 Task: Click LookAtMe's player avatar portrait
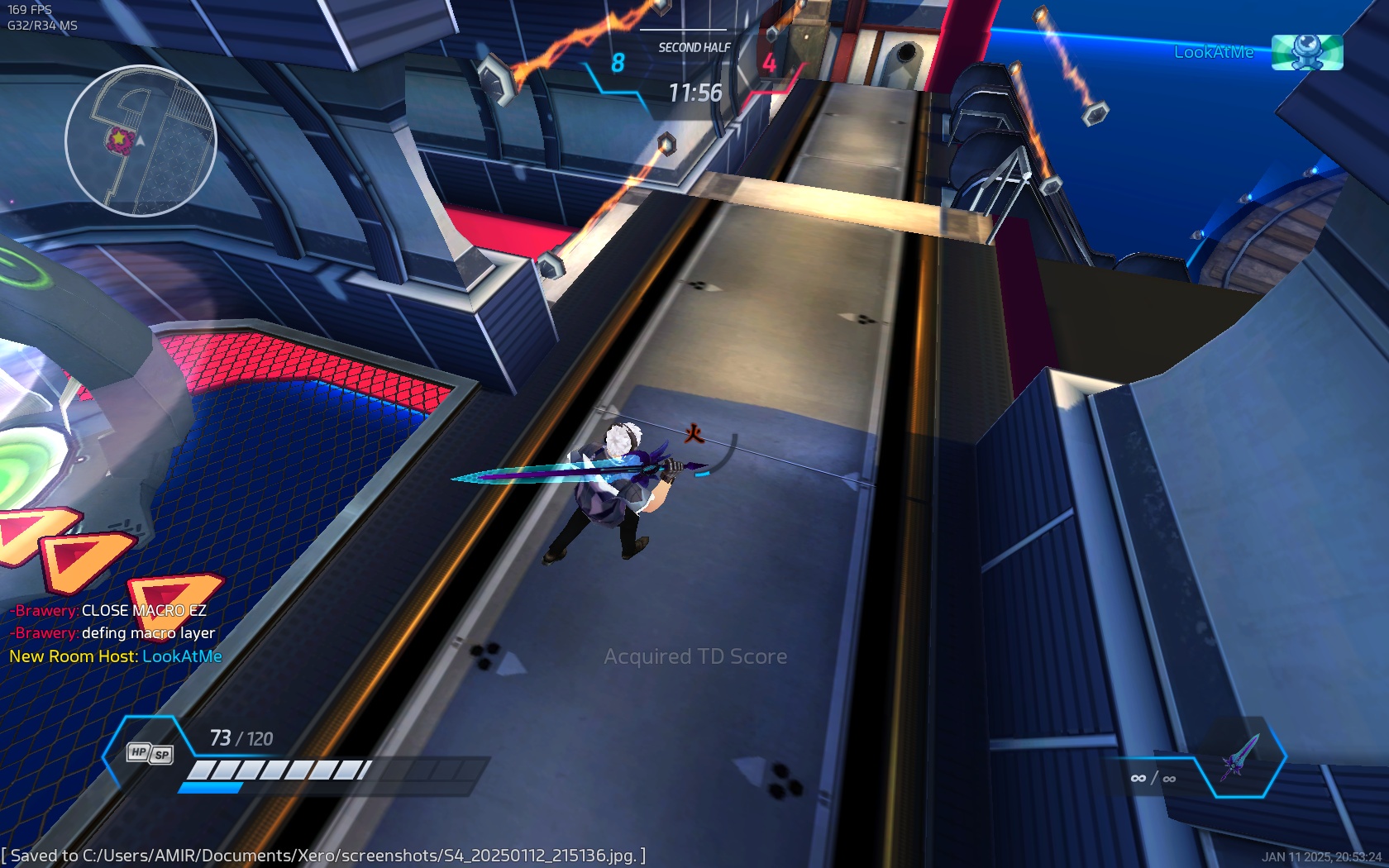click(1306, 52)
